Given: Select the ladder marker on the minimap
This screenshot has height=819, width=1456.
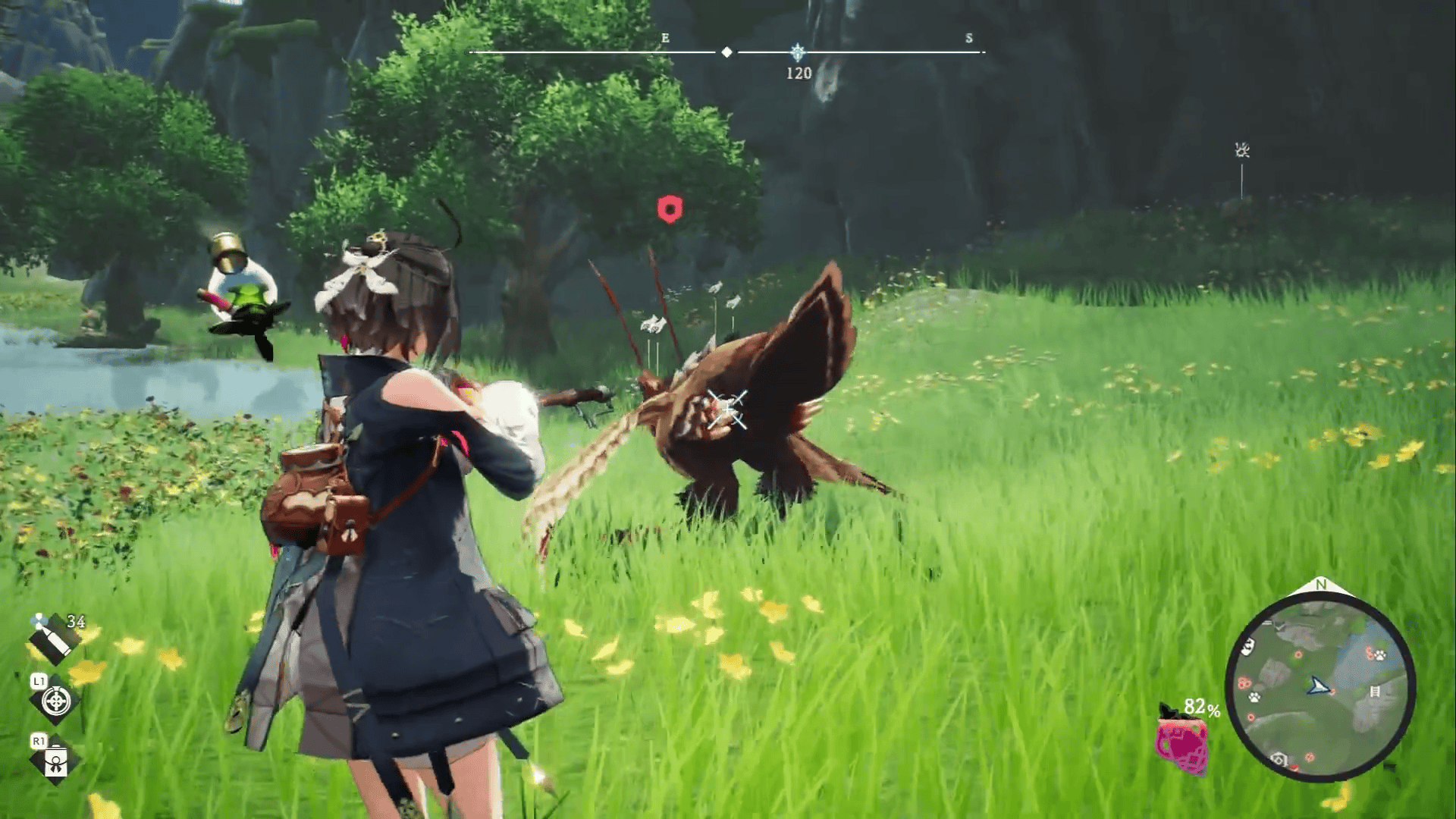Looking at the screenshot, I should coord(1375,692).
